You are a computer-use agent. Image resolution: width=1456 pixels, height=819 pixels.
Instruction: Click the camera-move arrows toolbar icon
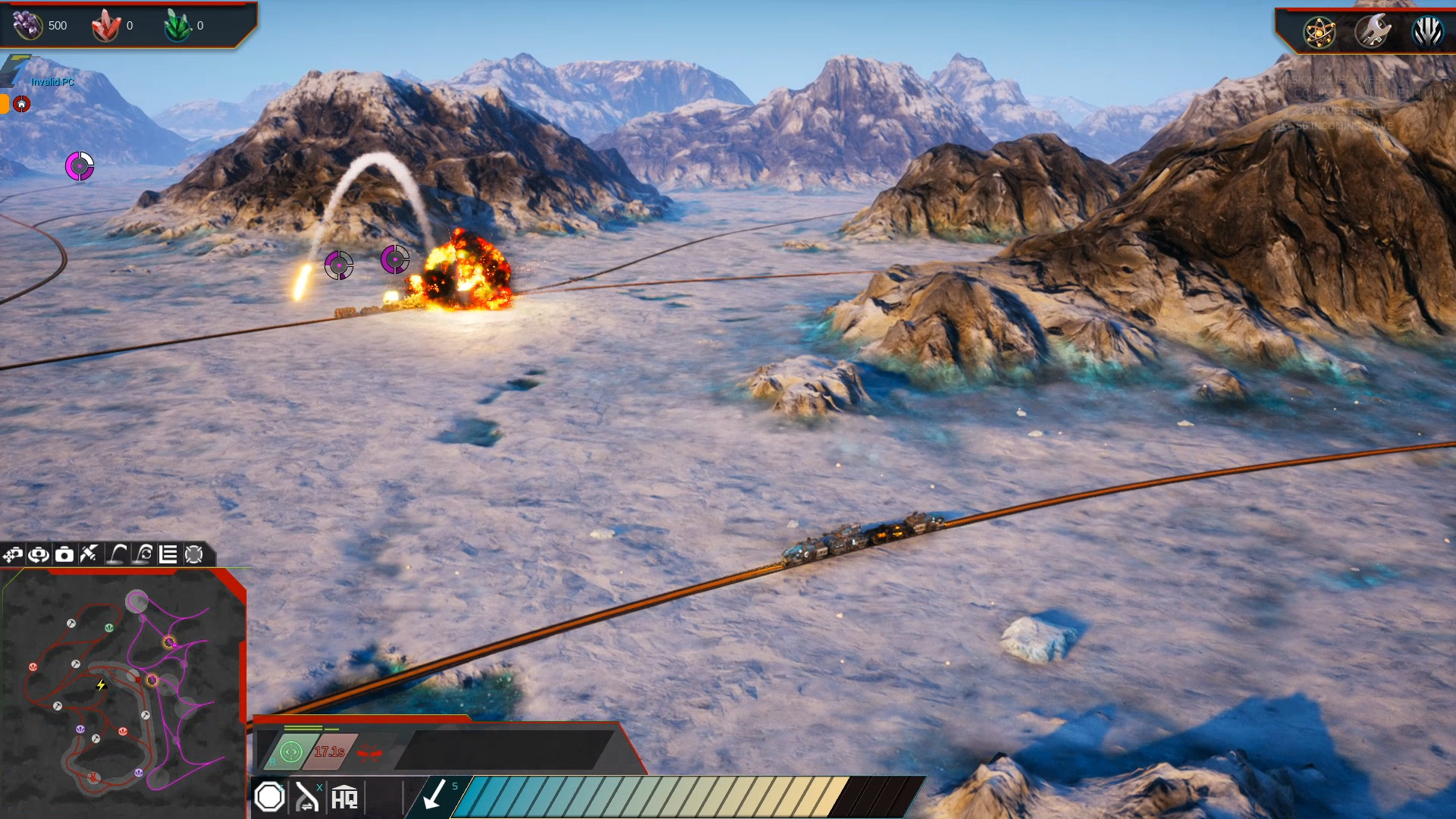click(x=13, y=555)
